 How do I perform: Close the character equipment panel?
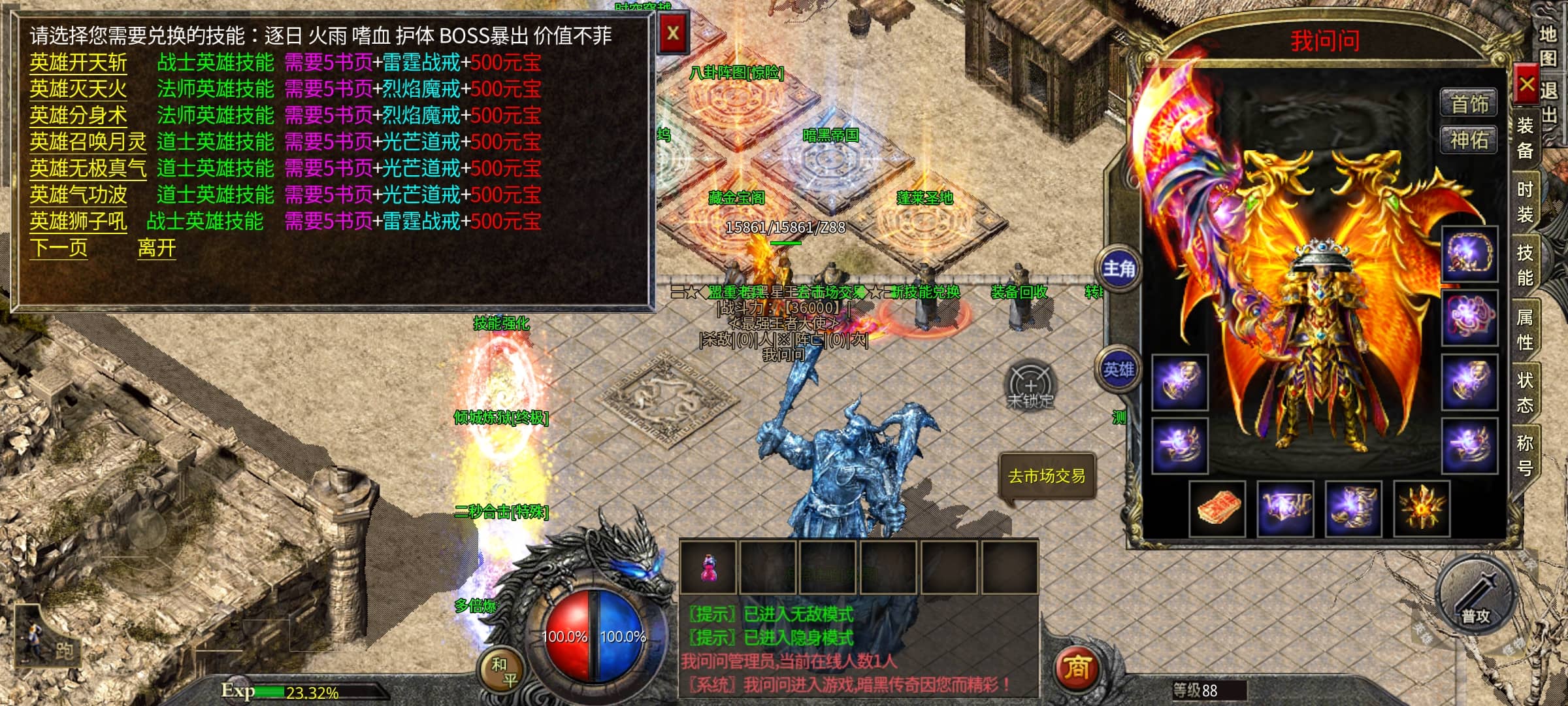pos(1526,84)
